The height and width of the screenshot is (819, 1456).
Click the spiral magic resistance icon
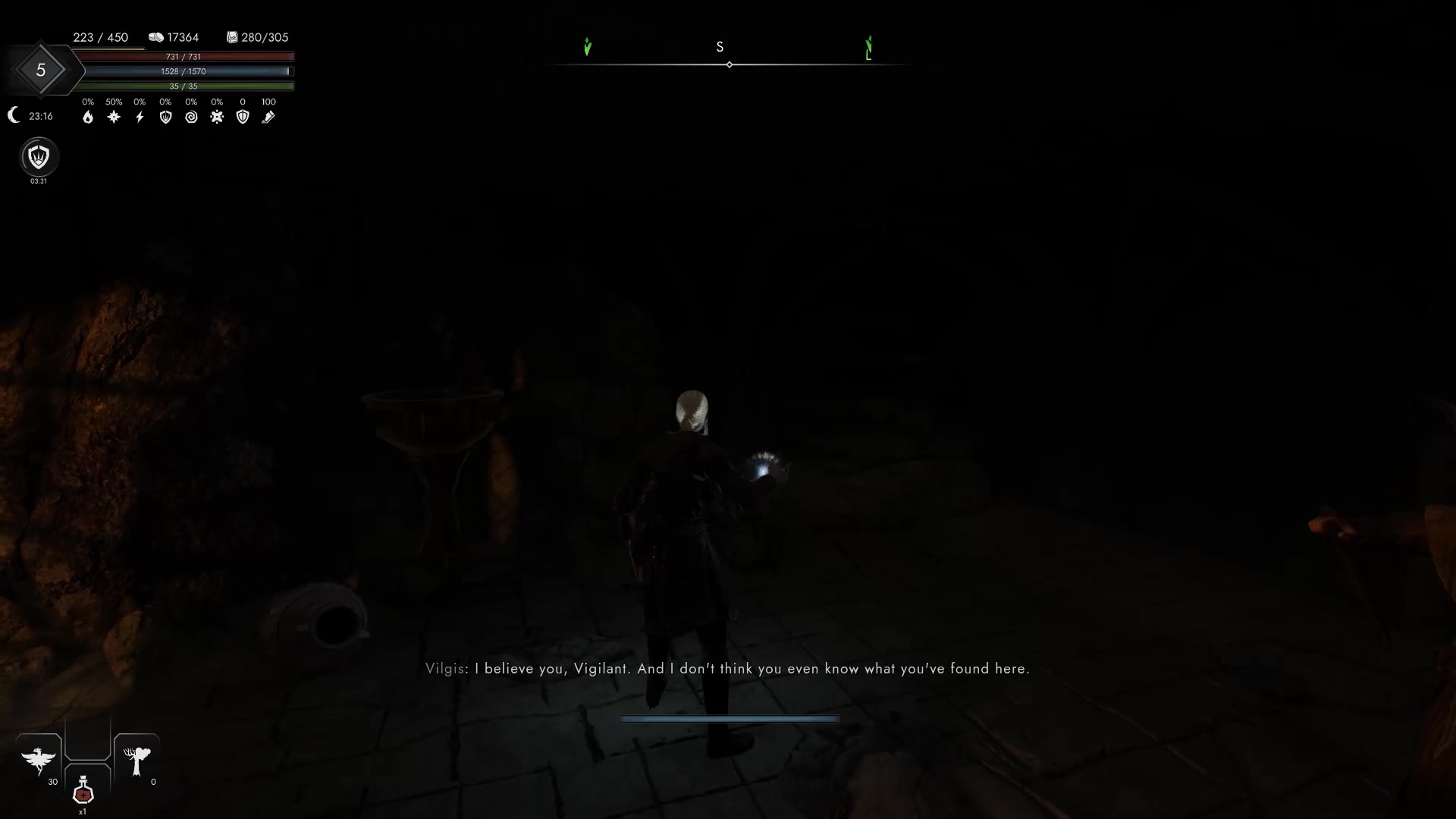click(191, 117)
